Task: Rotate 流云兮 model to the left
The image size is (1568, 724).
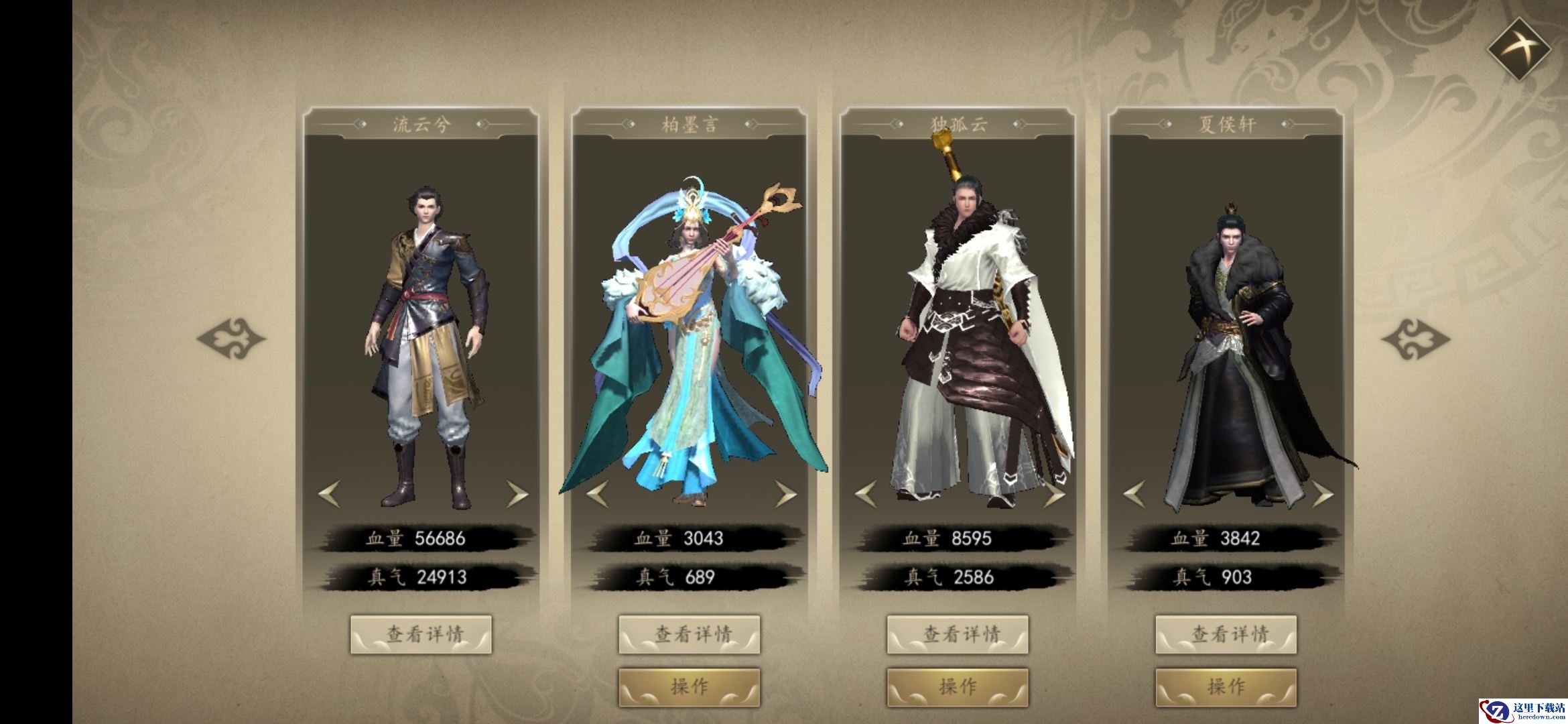Action: tap(329, 495)
